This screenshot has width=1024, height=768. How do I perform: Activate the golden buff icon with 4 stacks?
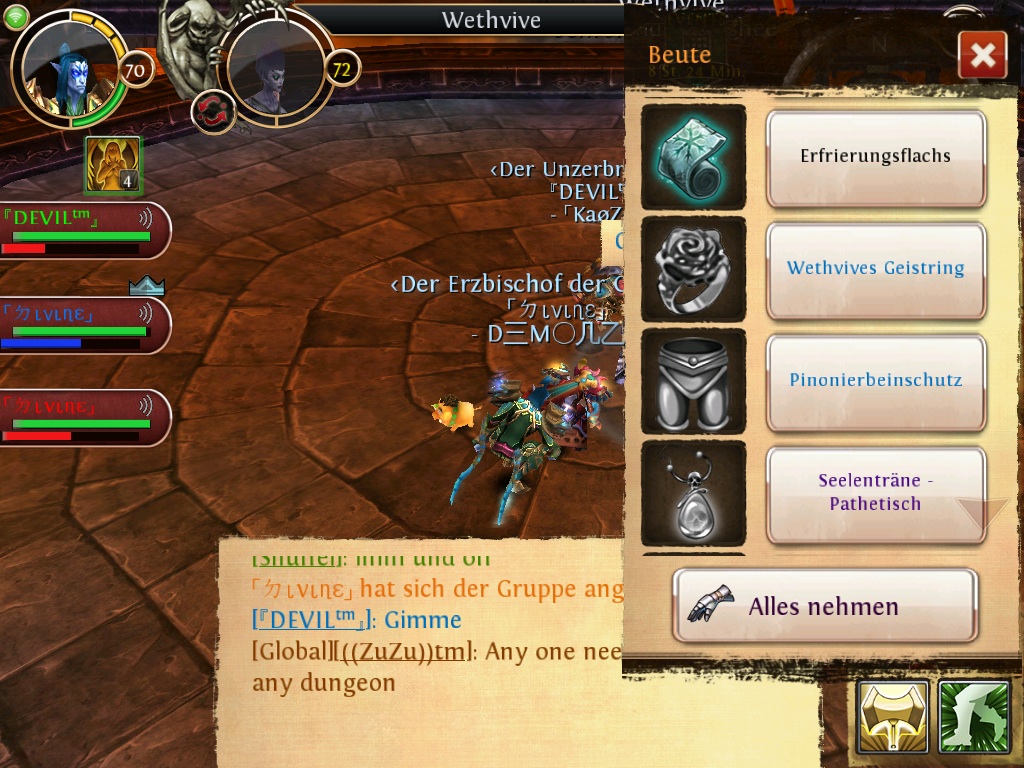pyautogui.click(x=112, y=165)
